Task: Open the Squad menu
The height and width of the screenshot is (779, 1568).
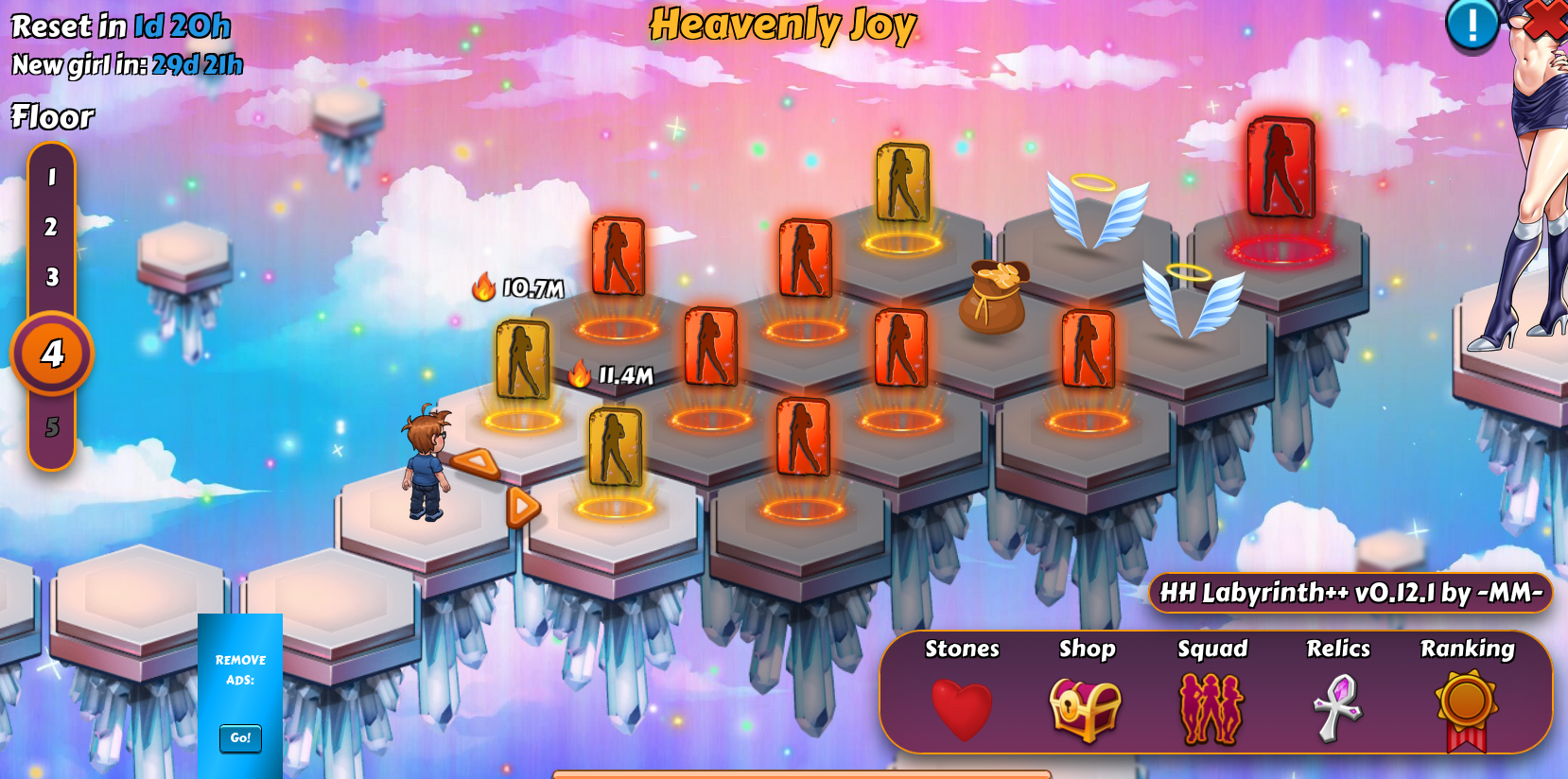Action: pos(1211,709)
